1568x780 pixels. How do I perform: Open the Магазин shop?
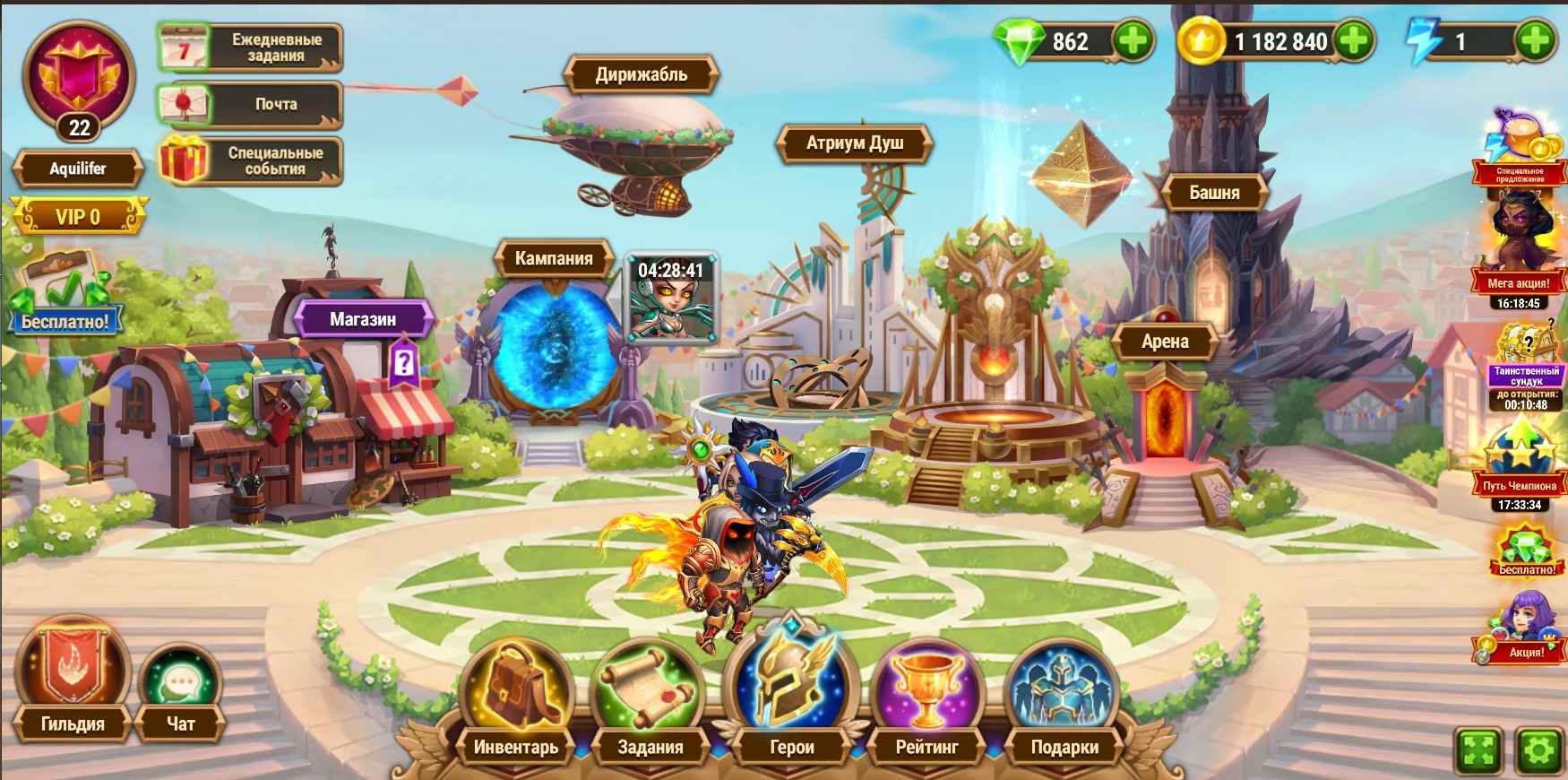click(x=363, y=319)
